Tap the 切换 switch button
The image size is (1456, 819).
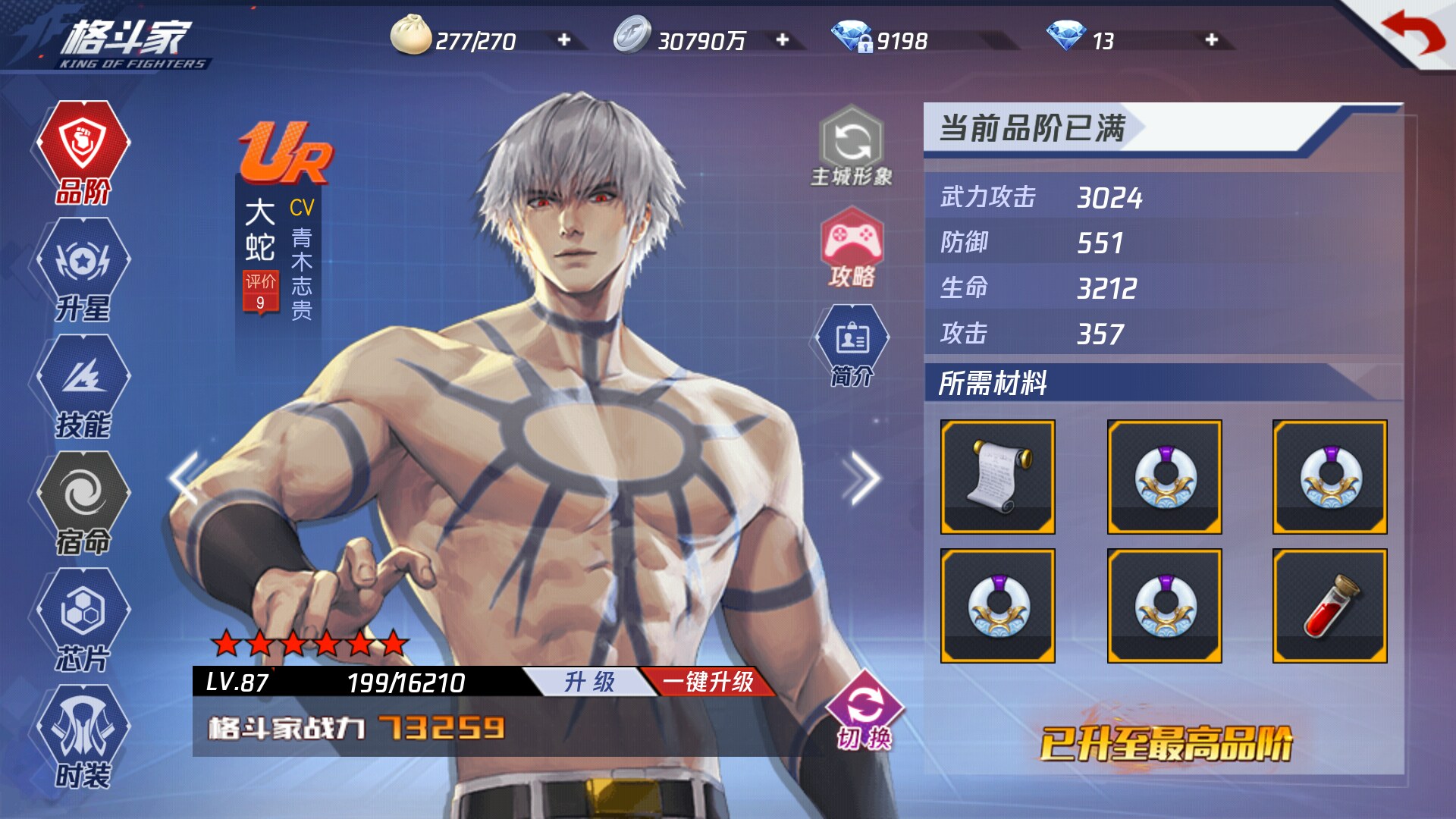coord(864,713)
